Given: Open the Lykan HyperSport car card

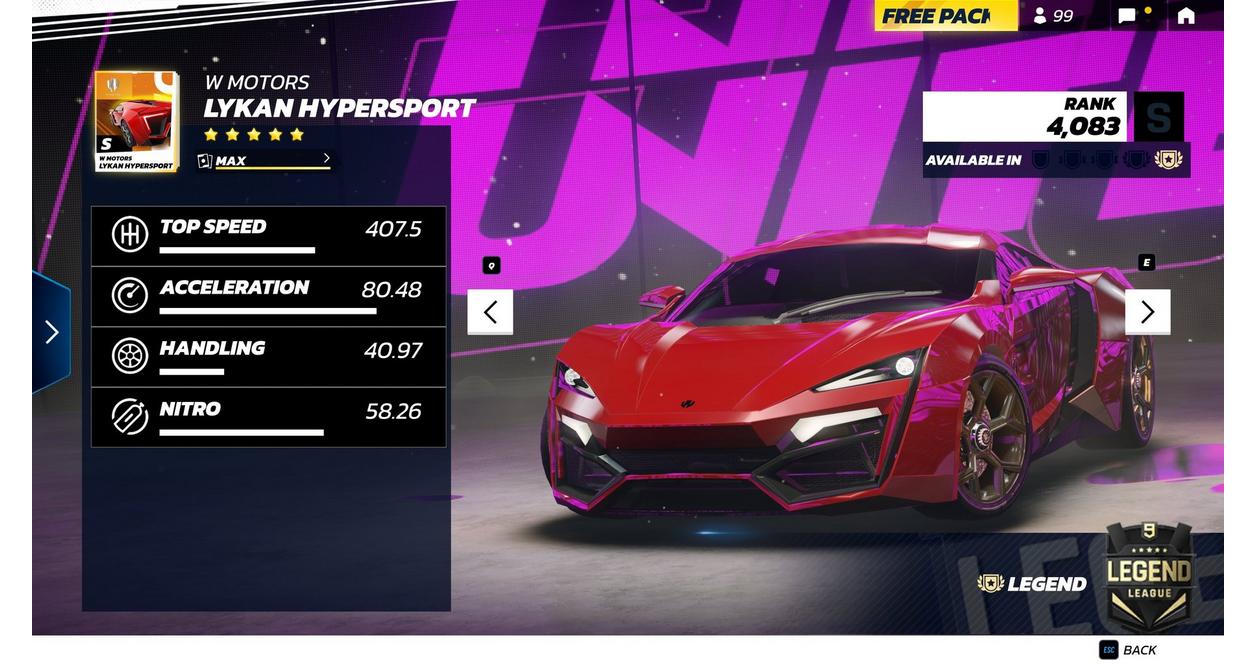Looking at the screenshot, I should (137, 121).
